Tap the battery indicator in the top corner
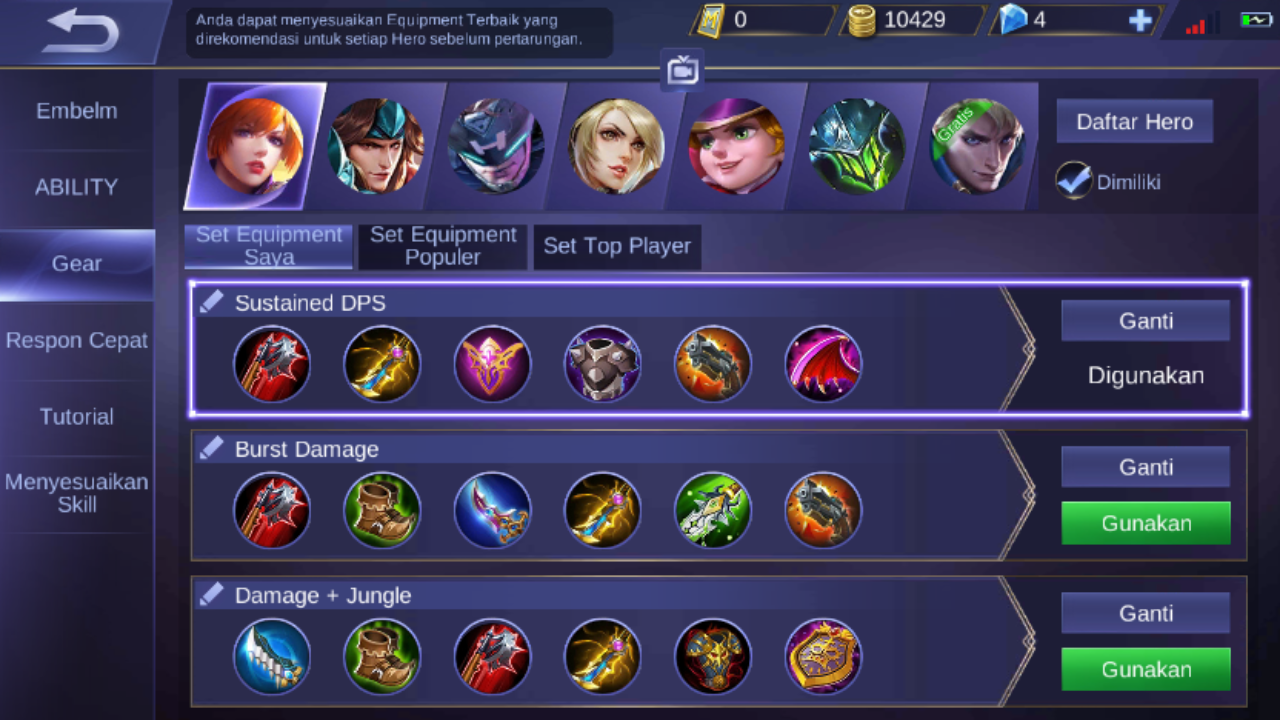This screenshot has height=720, width=1280. click(x=1255, y=17)
